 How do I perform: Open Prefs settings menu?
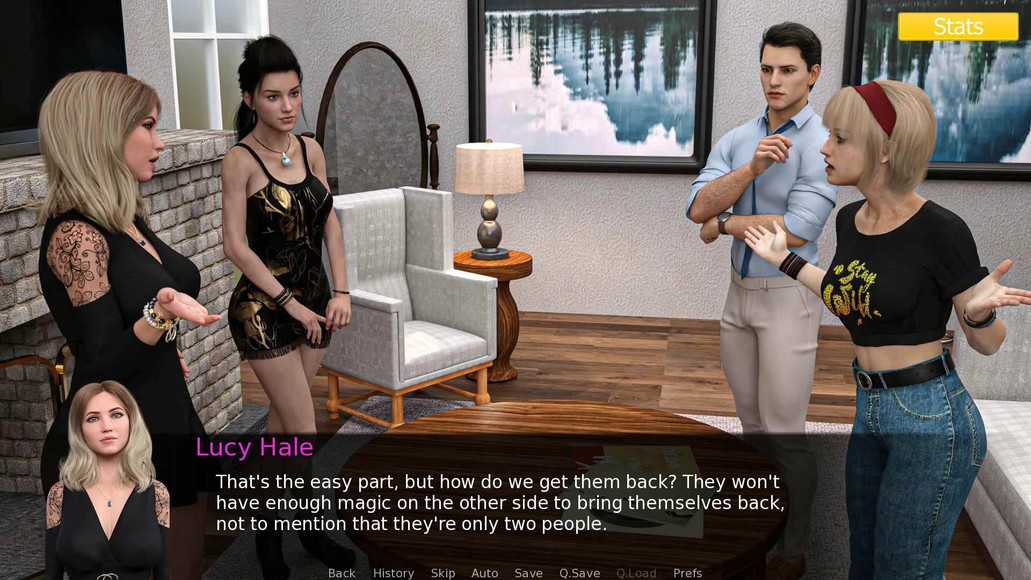coord(688,573)
